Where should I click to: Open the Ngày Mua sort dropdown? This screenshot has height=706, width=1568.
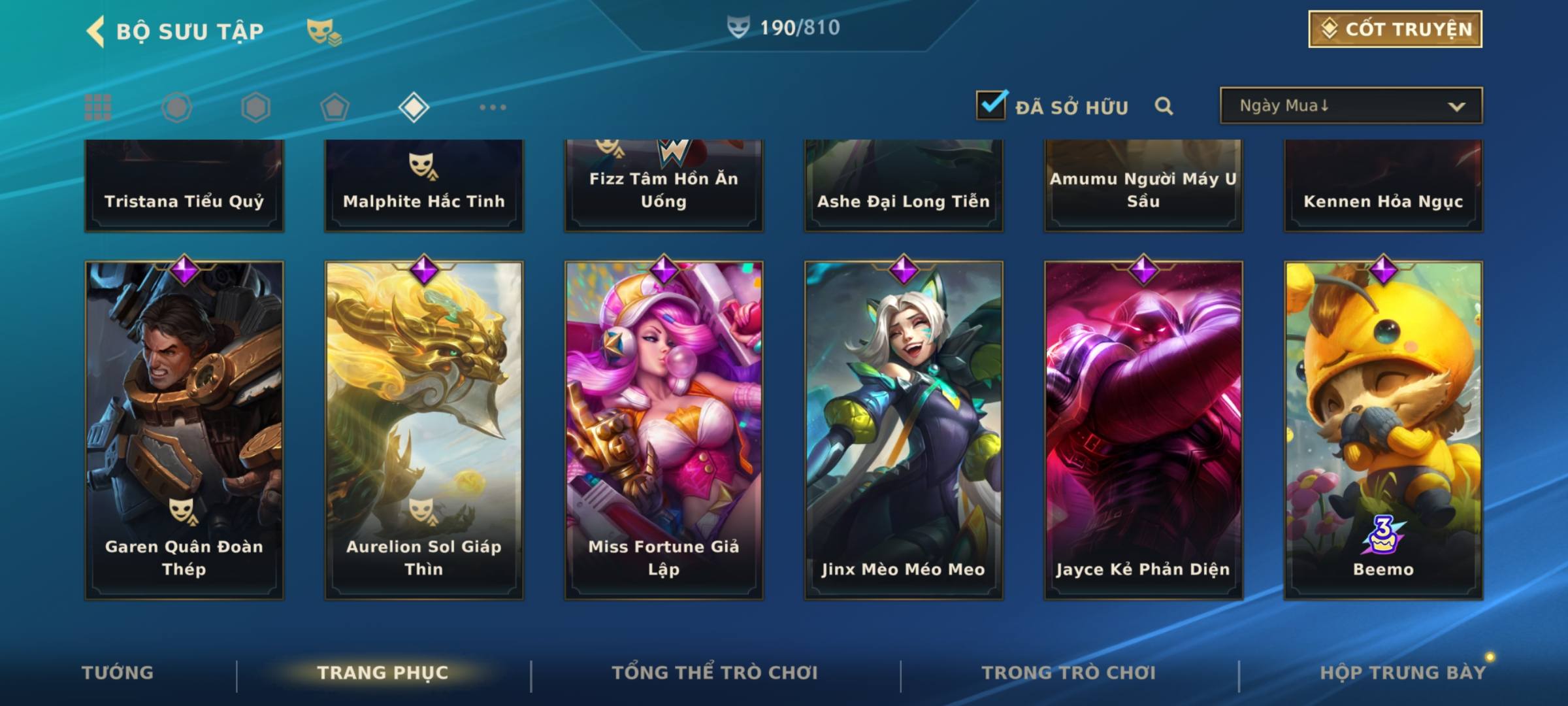click(1350, 106)
